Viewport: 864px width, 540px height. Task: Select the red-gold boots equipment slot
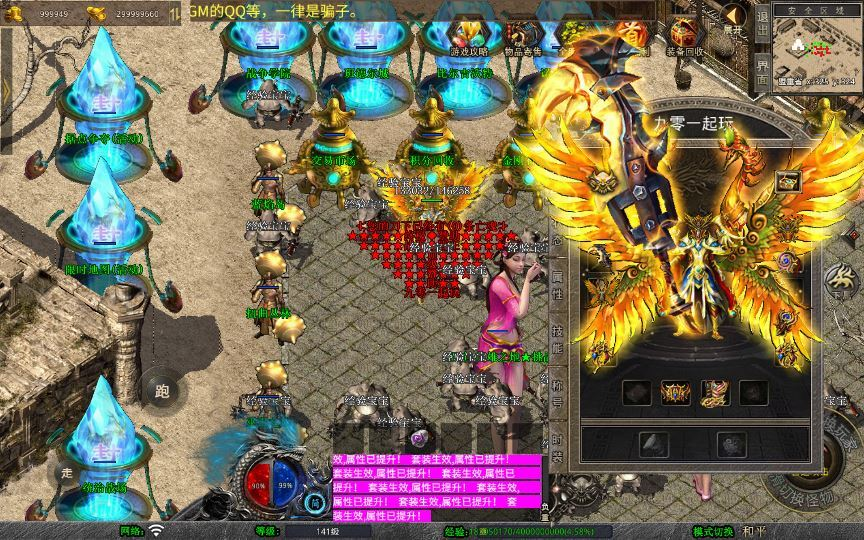pos(715,392)
